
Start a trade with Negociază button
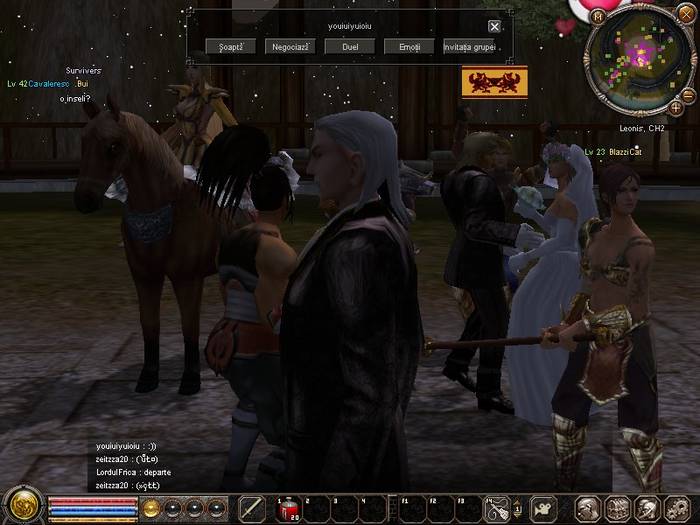tap(289, 47)
